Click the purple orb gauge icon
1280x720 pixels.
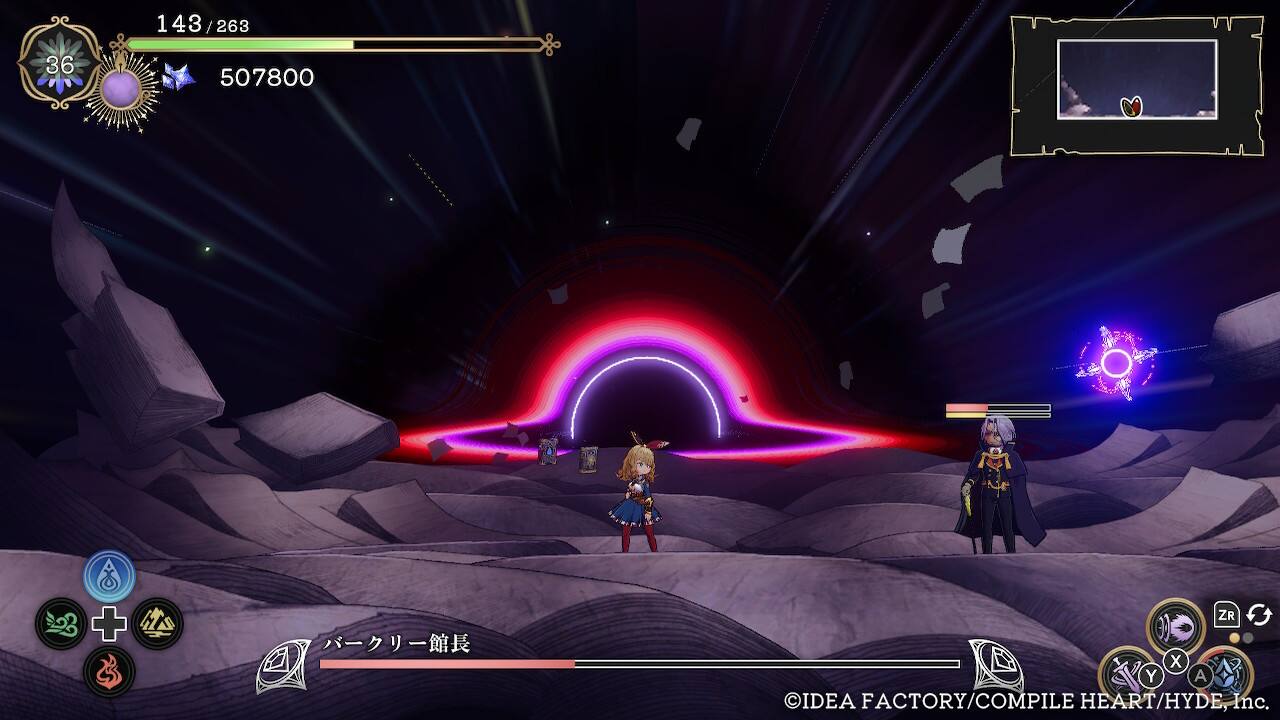tap(122, 91)
